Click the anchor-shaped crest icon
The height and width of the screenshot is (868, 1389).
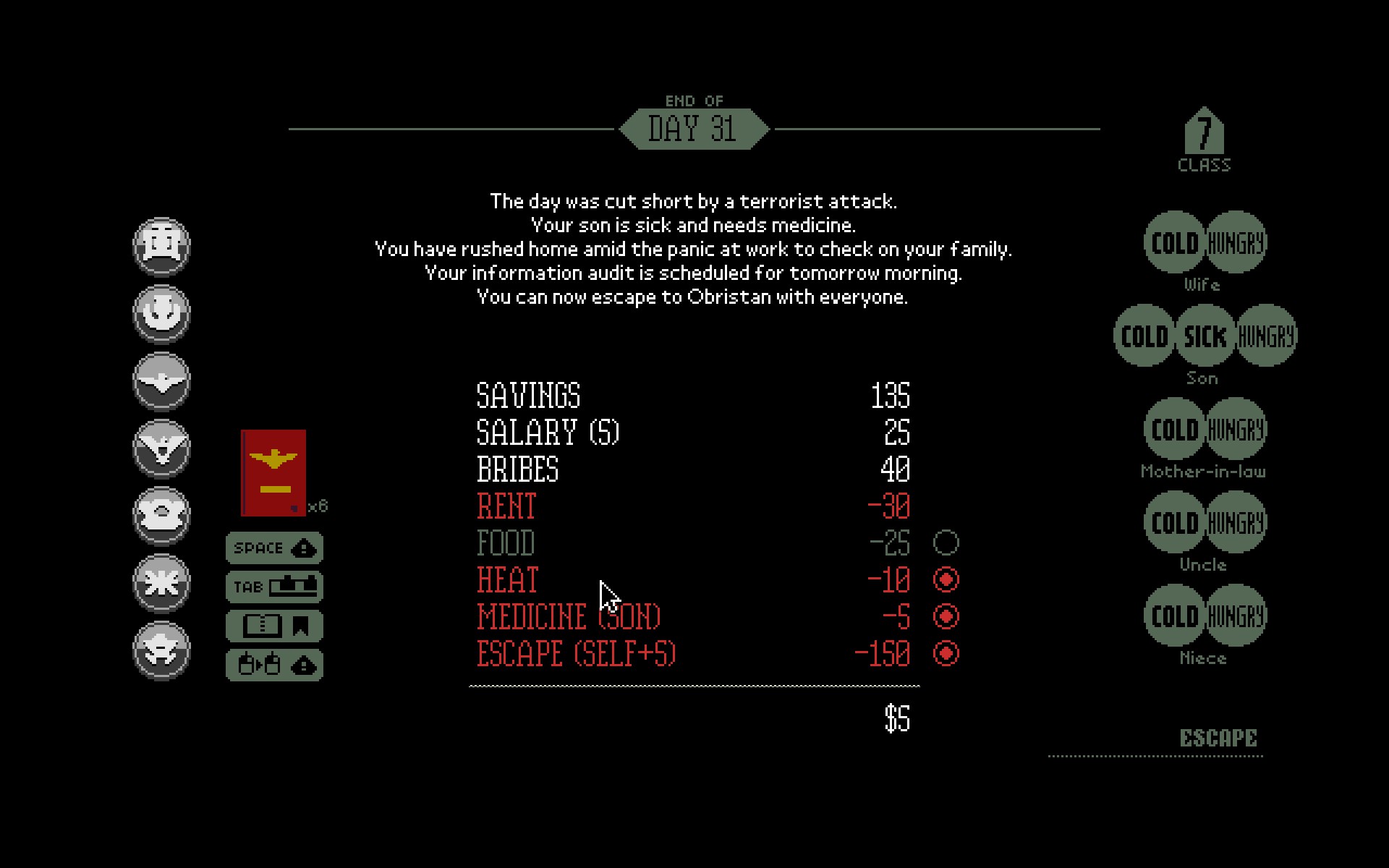[x=162, y=315]
